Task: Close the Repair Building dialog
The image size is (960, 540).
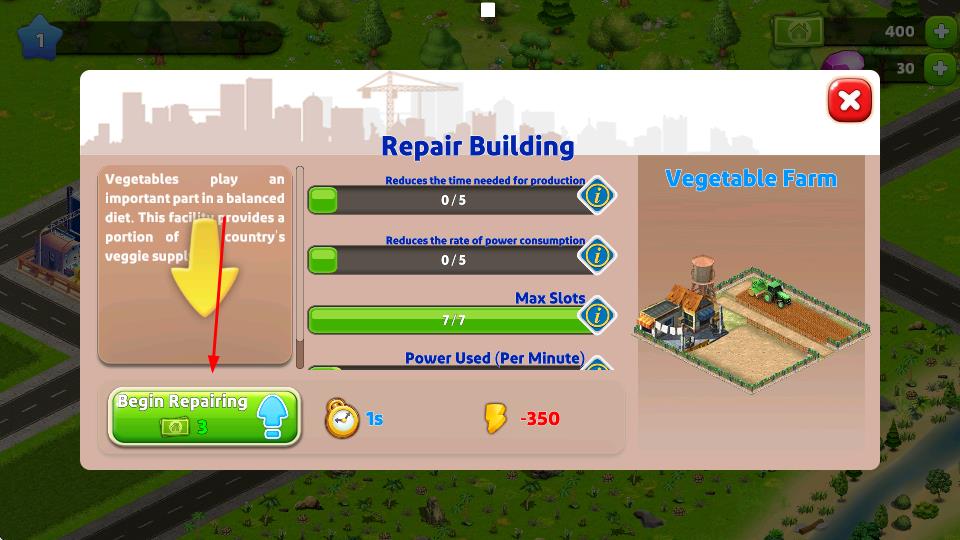Action: pyautogui.click(x=849, y=101)
